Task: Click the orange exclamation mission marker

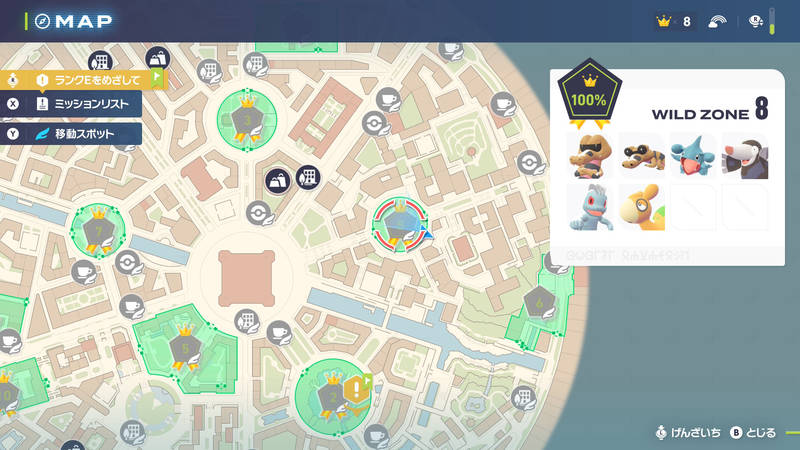Action: point(355,389)
